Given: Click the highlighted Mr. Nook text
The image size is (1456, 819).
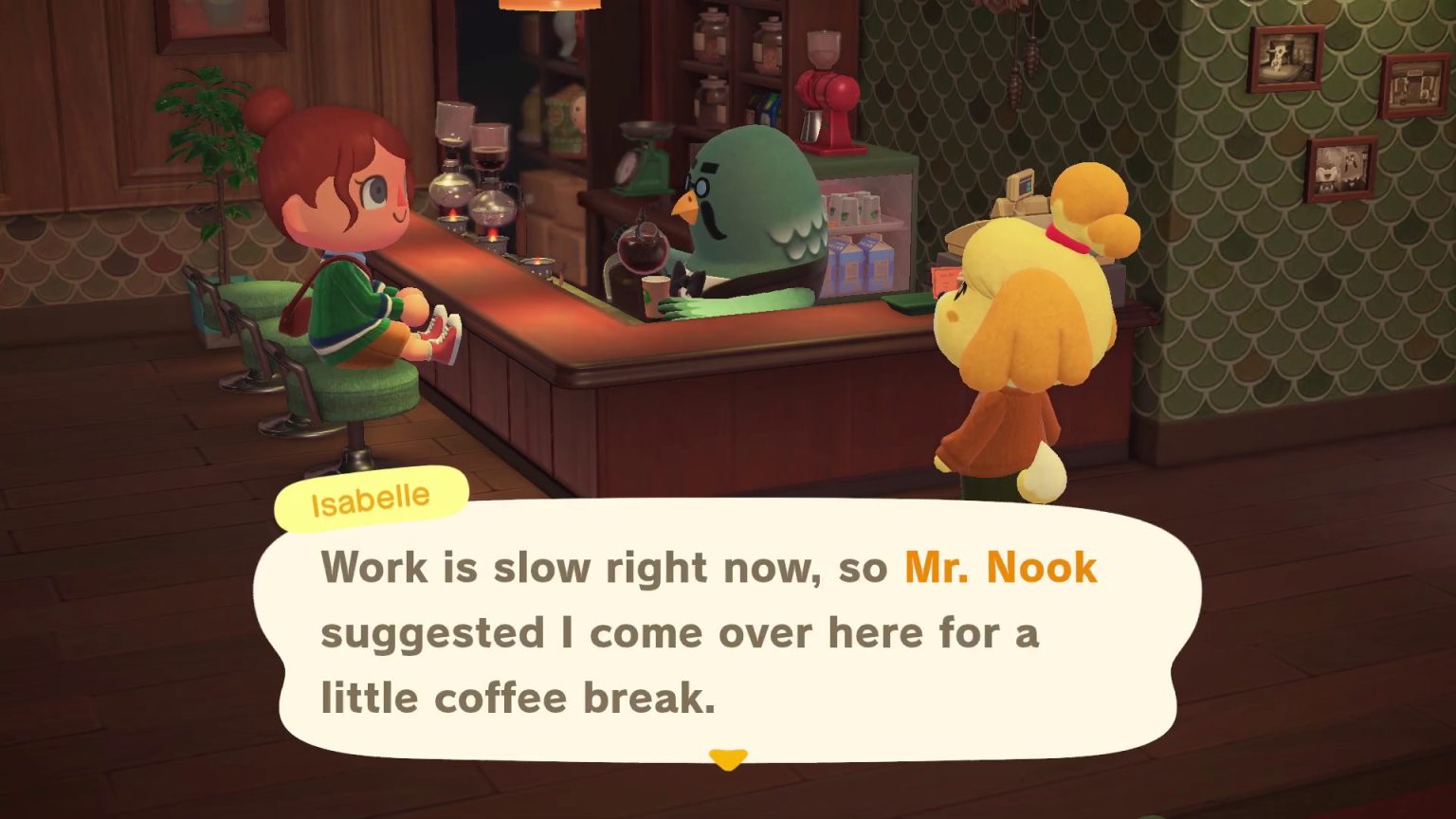Looking at the screenshot, I should [x=998, y=567].
